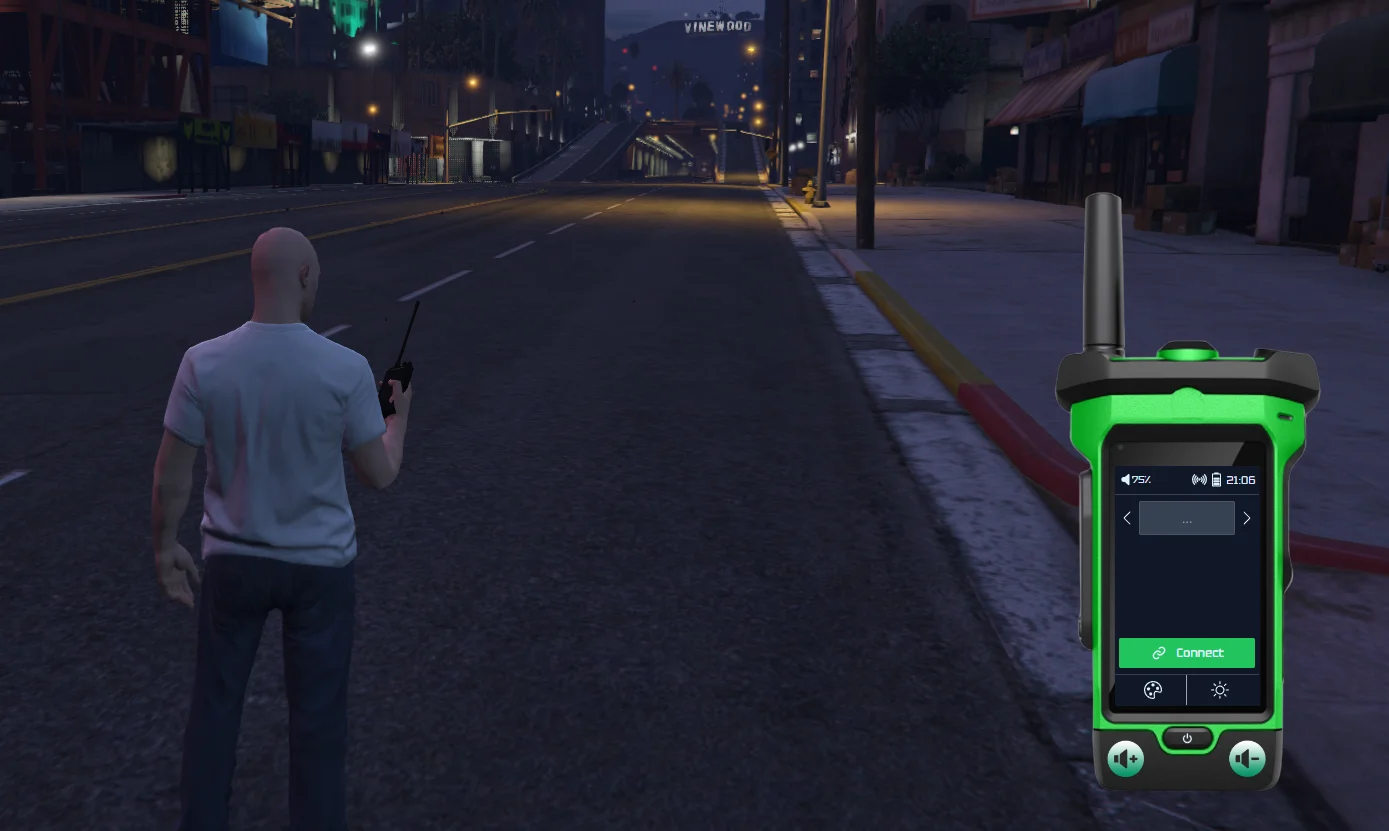Select the radio channel input field
This screenshot has width=1389, height=831.
tap(1186, 518)
